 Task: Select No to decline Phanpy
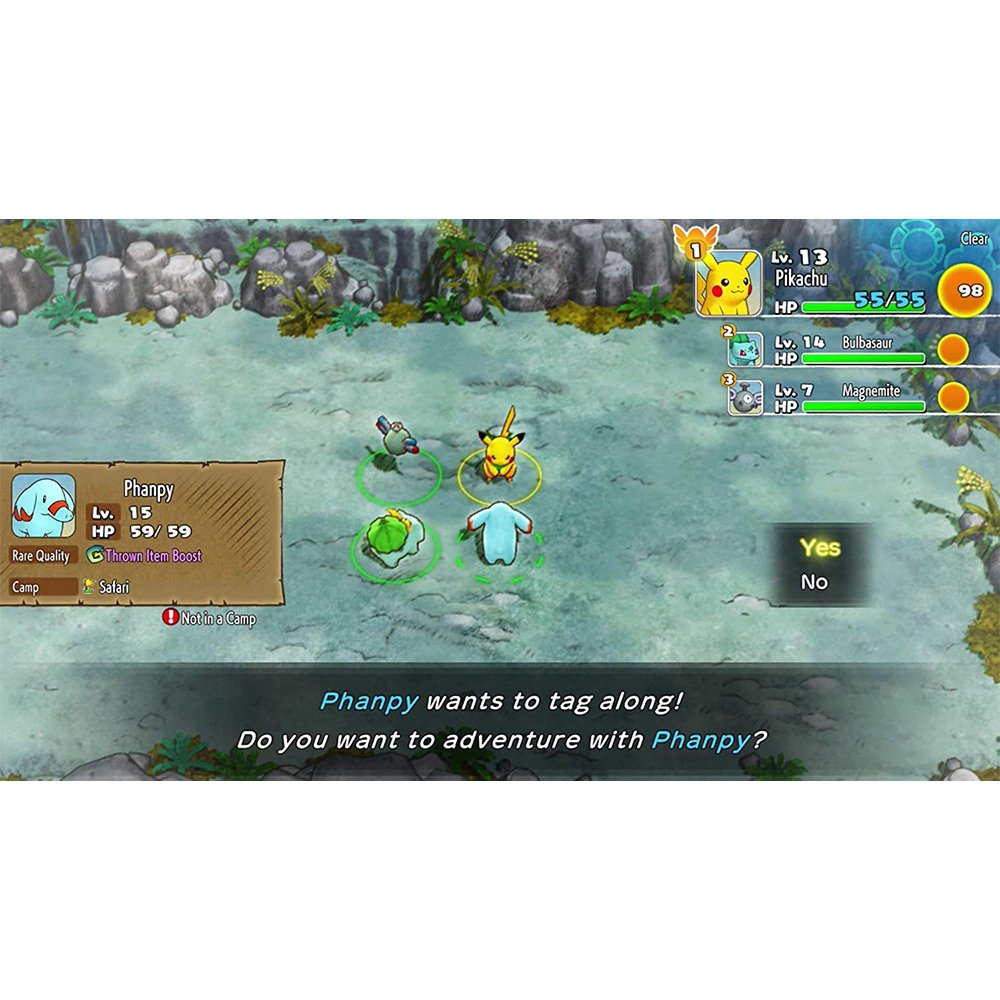point(814,582)
